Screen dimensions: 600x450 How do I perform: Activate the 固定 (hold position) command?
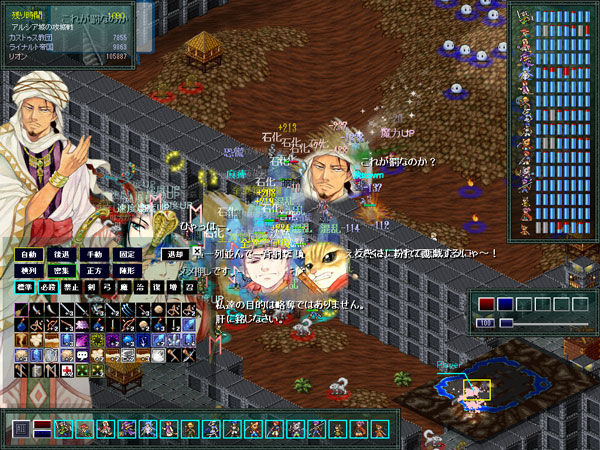[x=126, y=255]
